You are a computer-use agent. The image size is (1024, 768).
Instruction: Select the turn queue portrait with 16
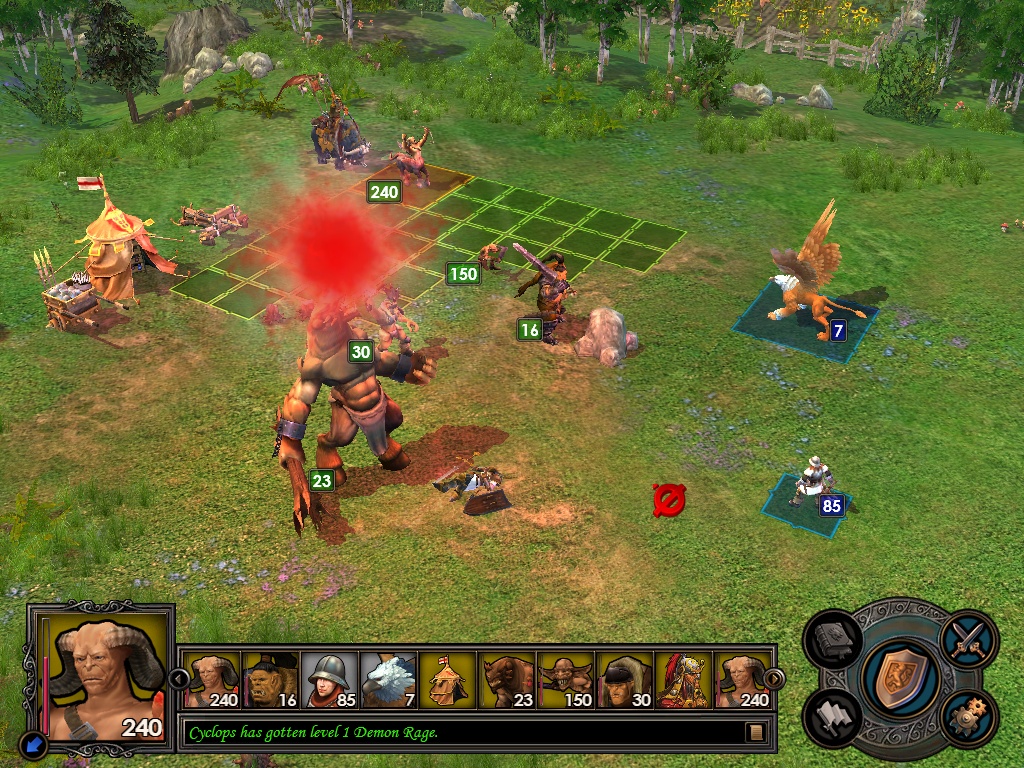click(270, 680)
